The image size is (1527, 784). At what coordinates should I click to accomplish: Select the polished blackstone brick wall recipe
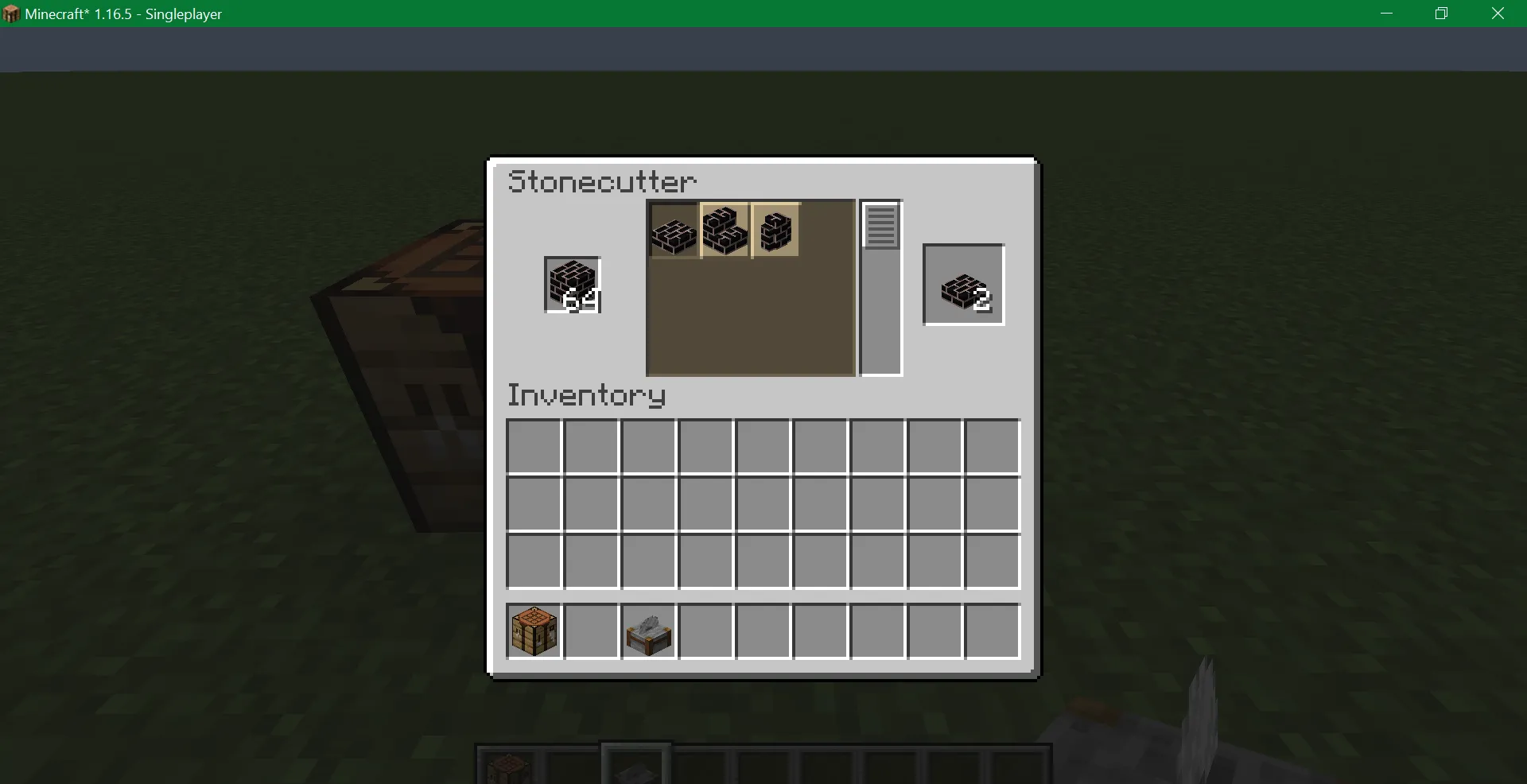click(x=775, y=231)
